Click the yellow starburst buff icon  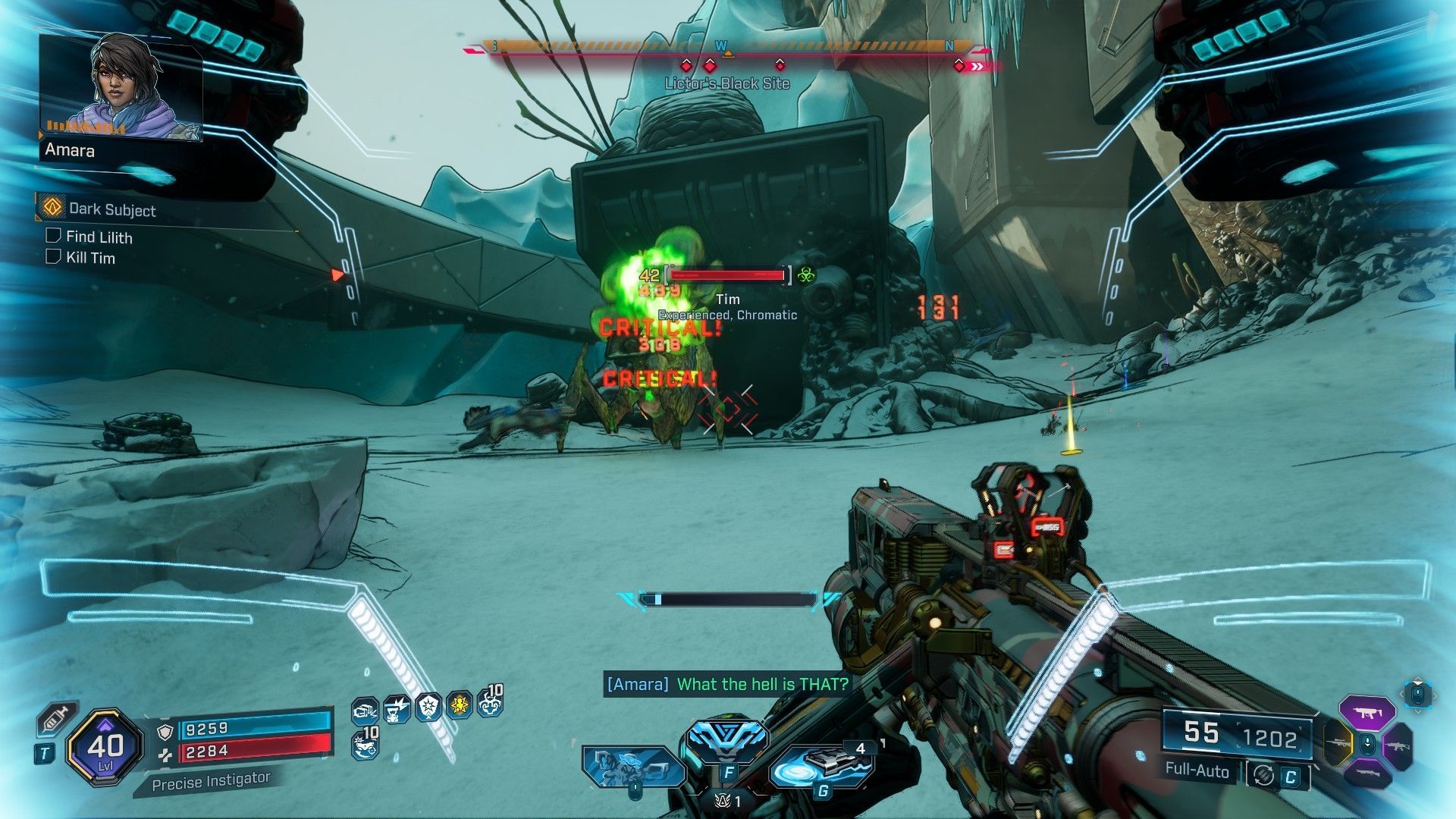coord(460,706)
